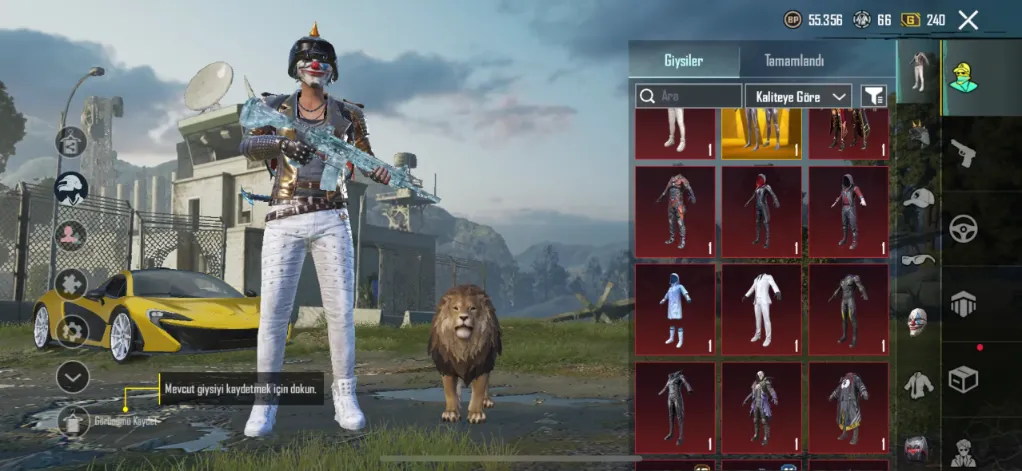Image resolution: width=1022 pixels, height=471 pixels.
Task: Open the crate box category
Action: tap(963, 379)
